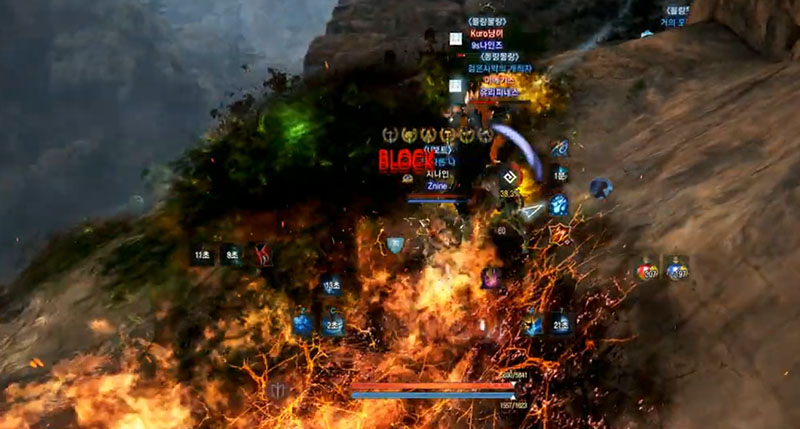This screenshot has width=800, height=429.
Task: Click the skill icon showing 1초 cooldown
Action: click(559, 174)
